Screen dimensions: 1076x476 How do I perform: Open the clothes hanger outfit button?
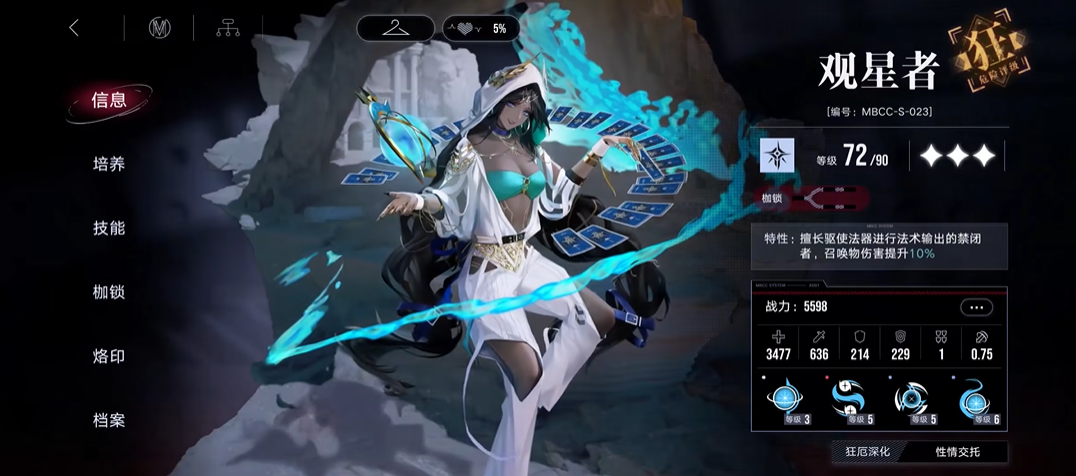(x=396, y=28)
